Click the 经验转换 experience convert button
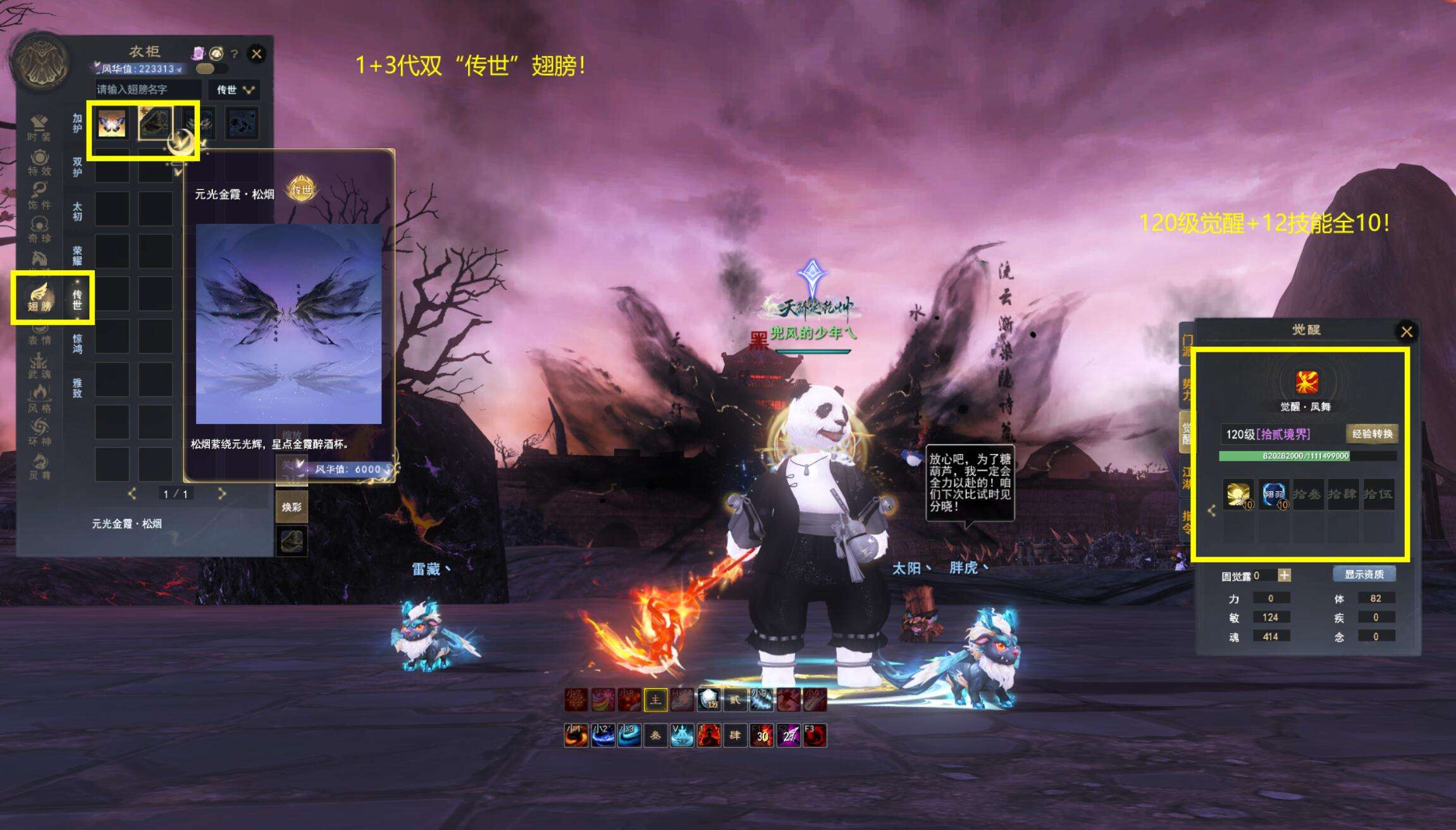Viewport: 1456px width, 830px height. coord(1372,434)
